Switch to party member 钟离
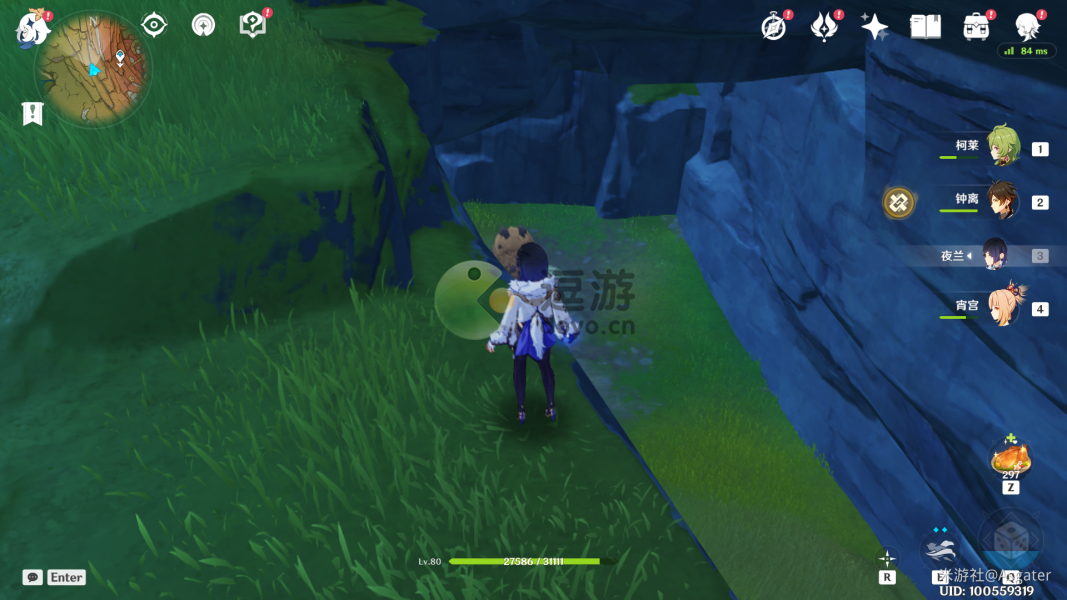The width and height of the screenshot is (1067, 600). 1000,201
